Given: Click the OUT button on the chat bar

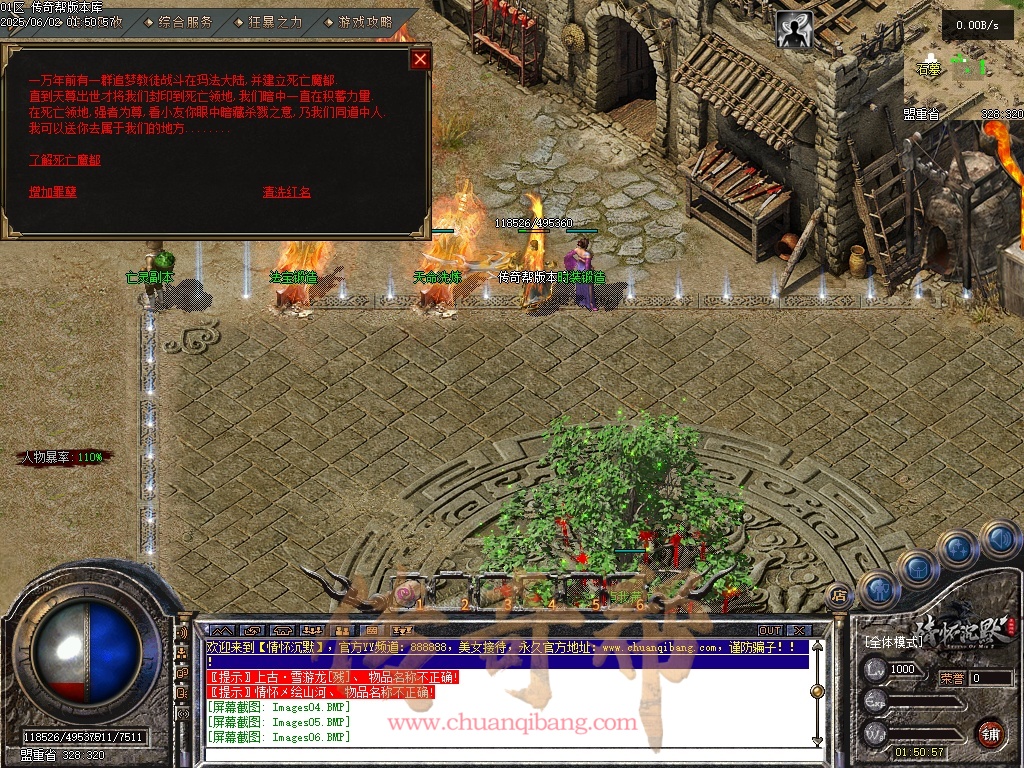Looking at the screenshot, I should click(769, 631).
